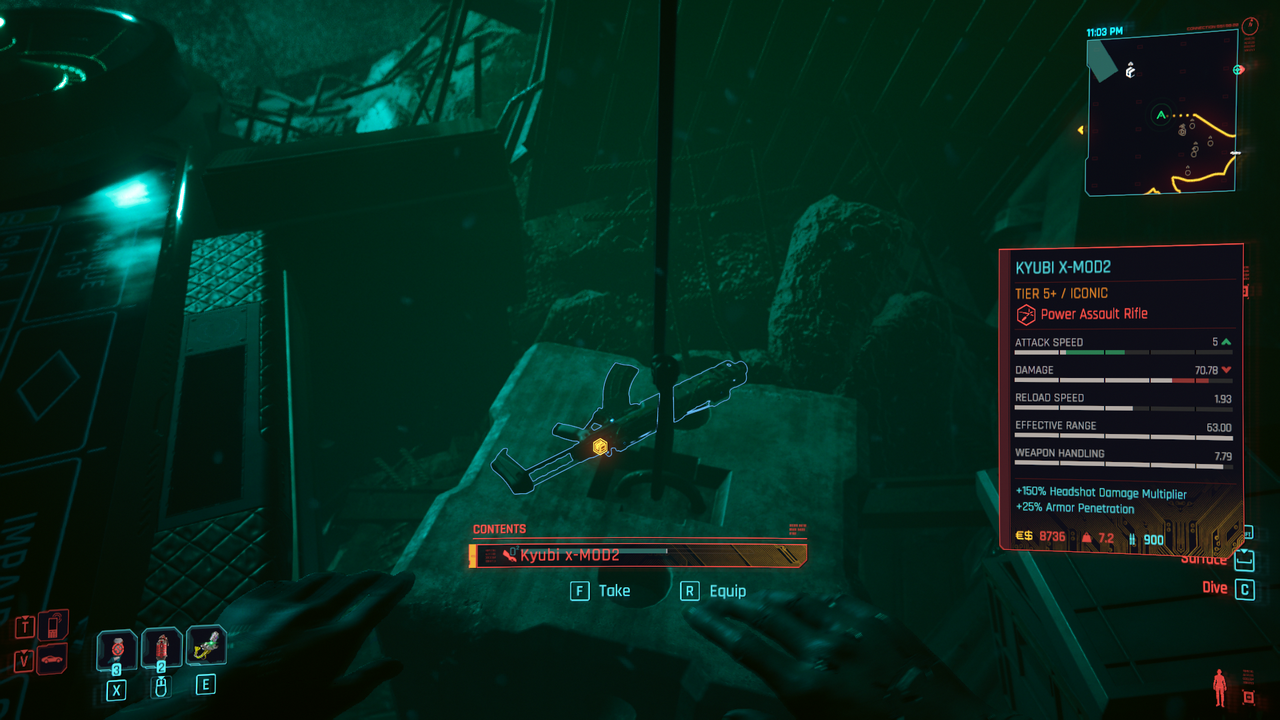1280x720 pixels.
Task: Click the Kyubi X-MOD2 weapon tooltip card
Action: point(1122,400)
